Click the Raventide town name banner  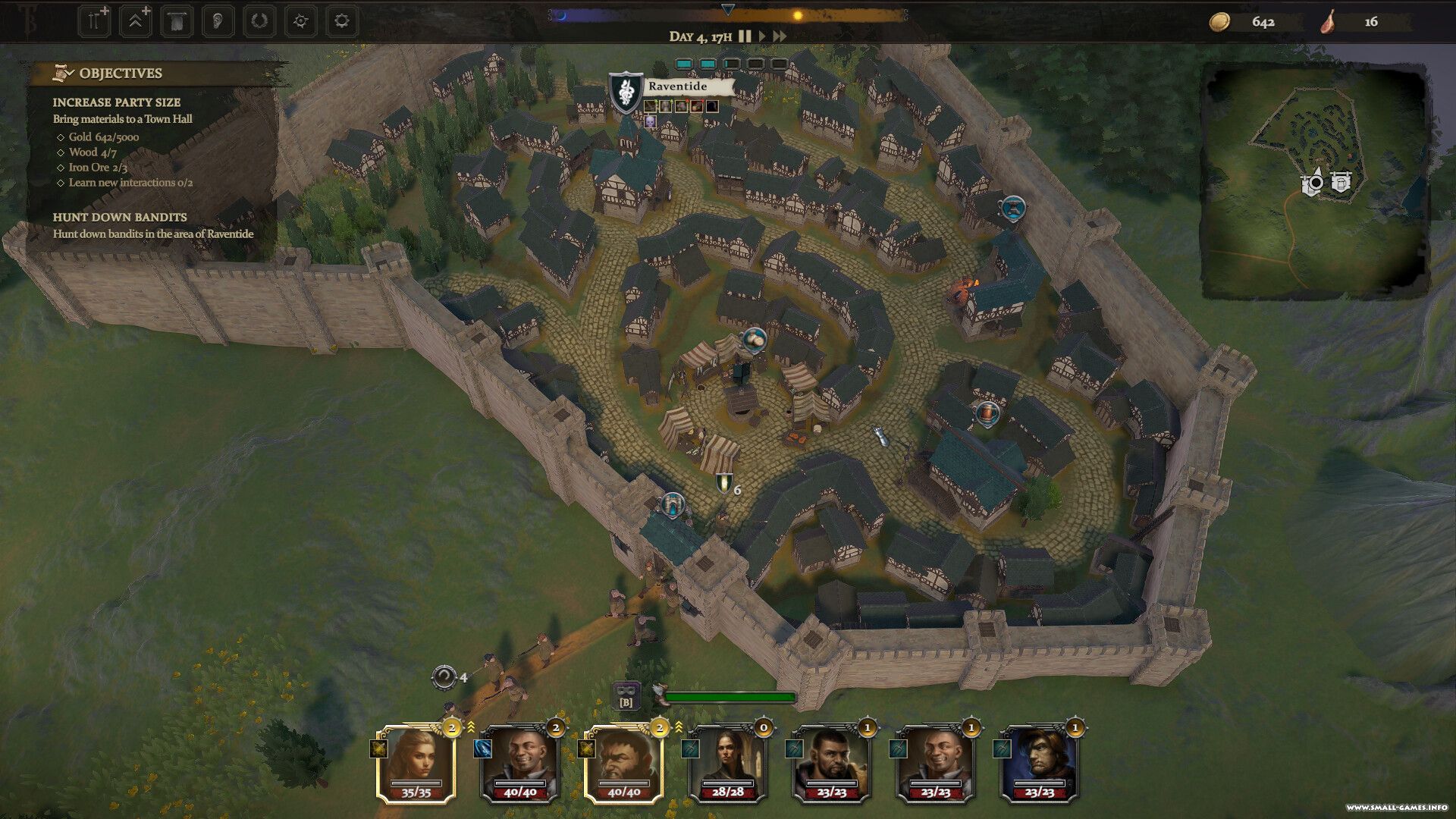pyautogui.click(x=677, y=86)
